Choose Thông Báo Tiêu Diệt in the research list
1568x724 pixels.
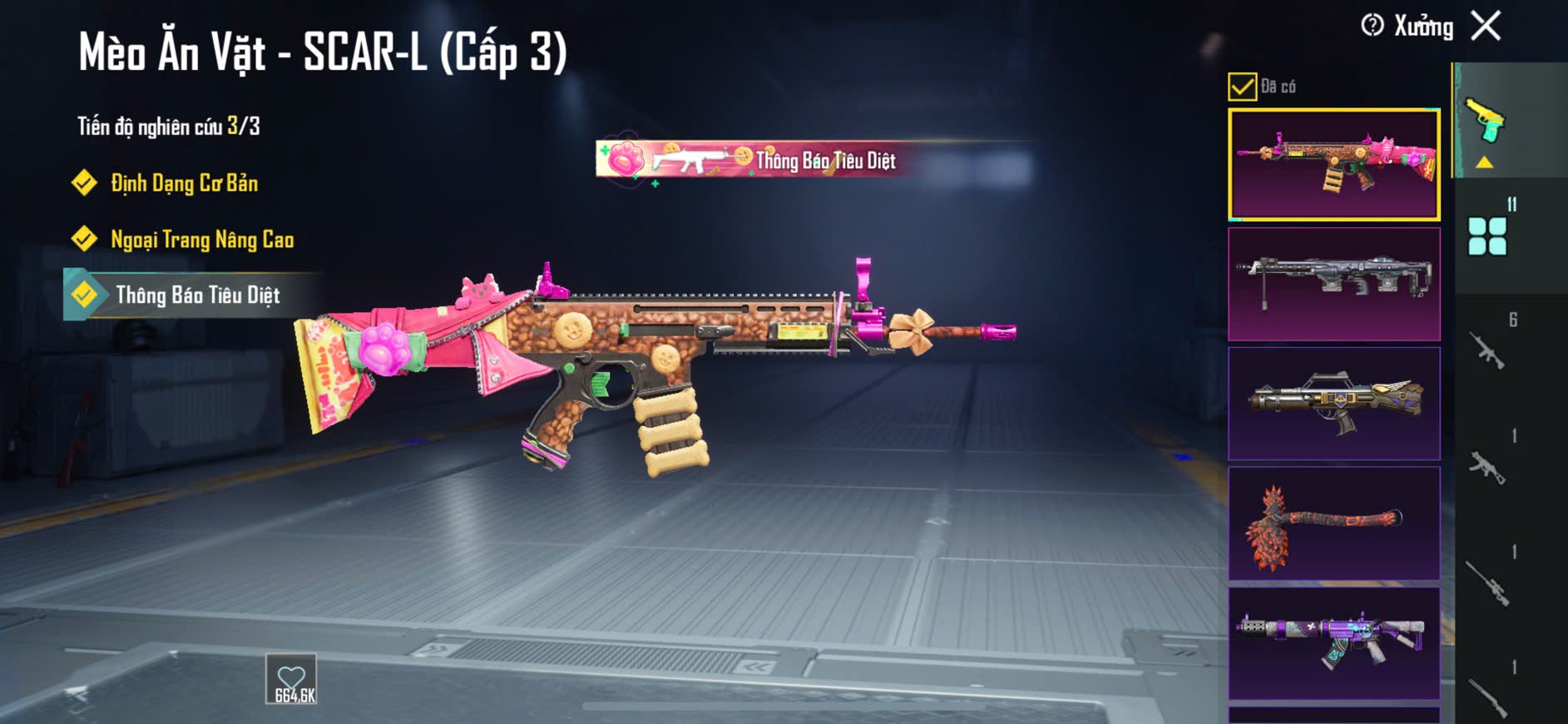click(x=197, y=295)
